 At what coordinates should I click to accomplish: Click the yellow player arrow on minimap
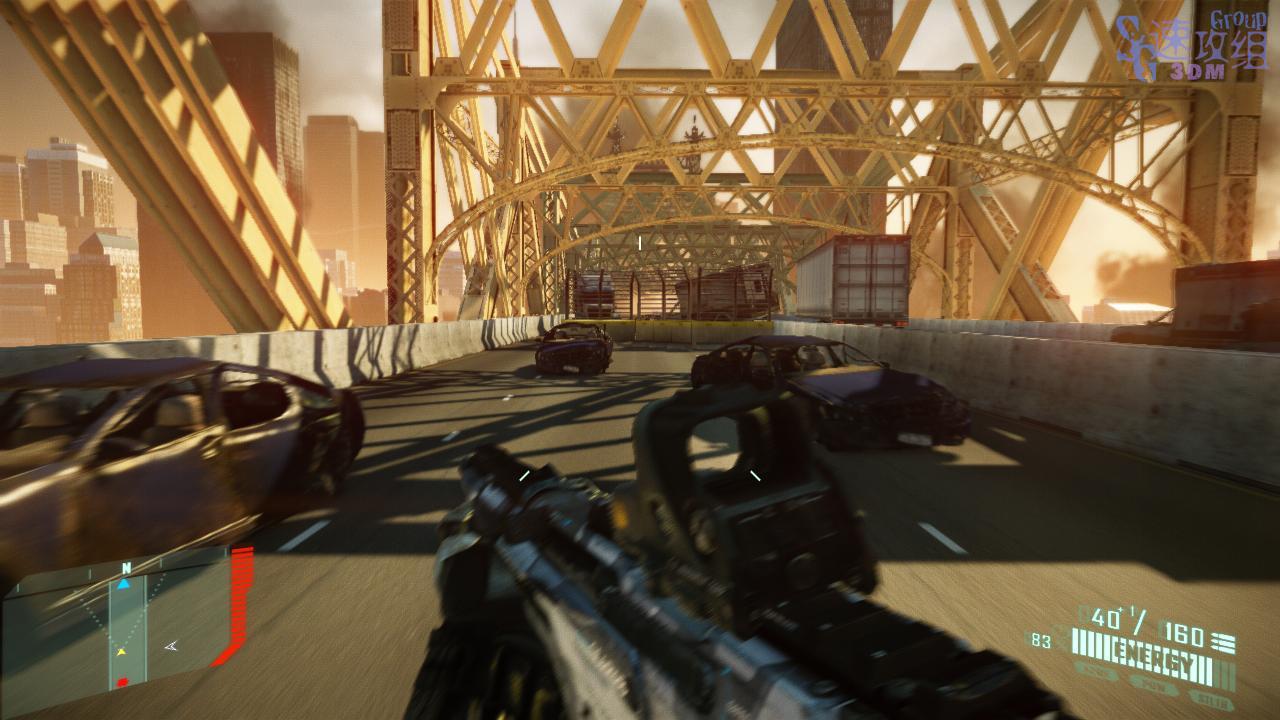[122, 651]
